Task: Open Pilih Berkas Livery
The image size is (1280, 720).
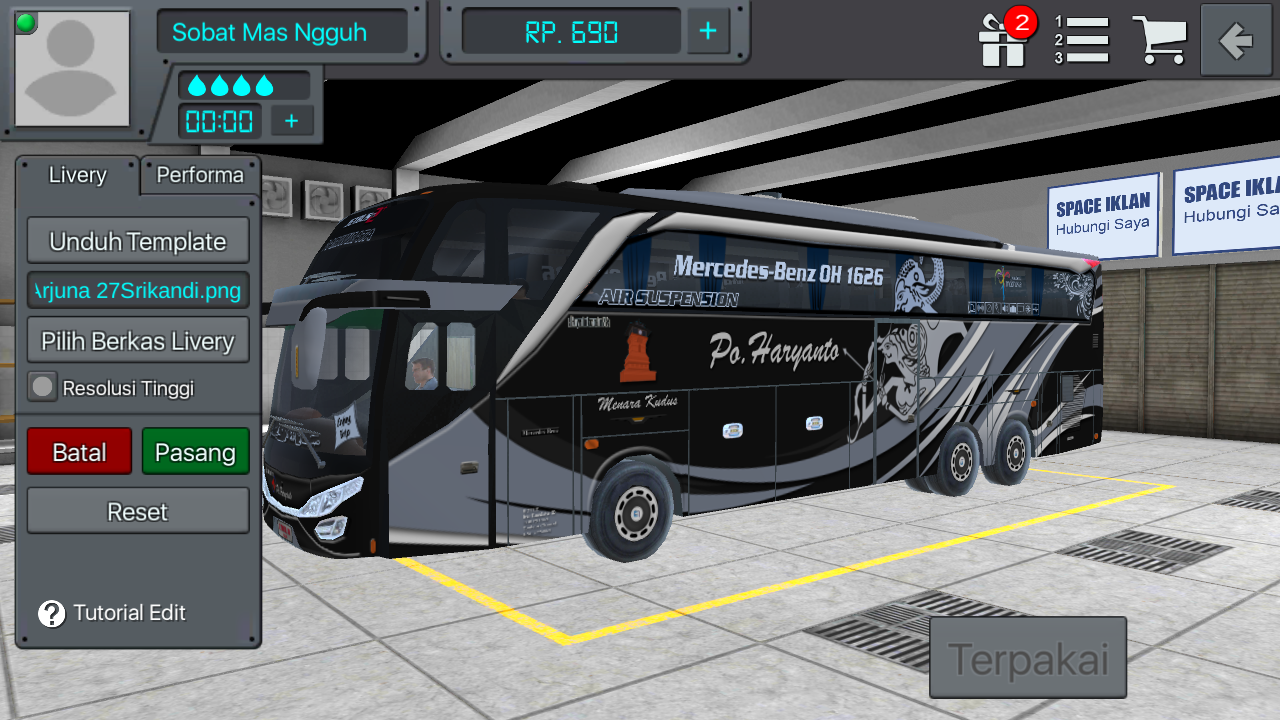Action: (x=138, y=340)
